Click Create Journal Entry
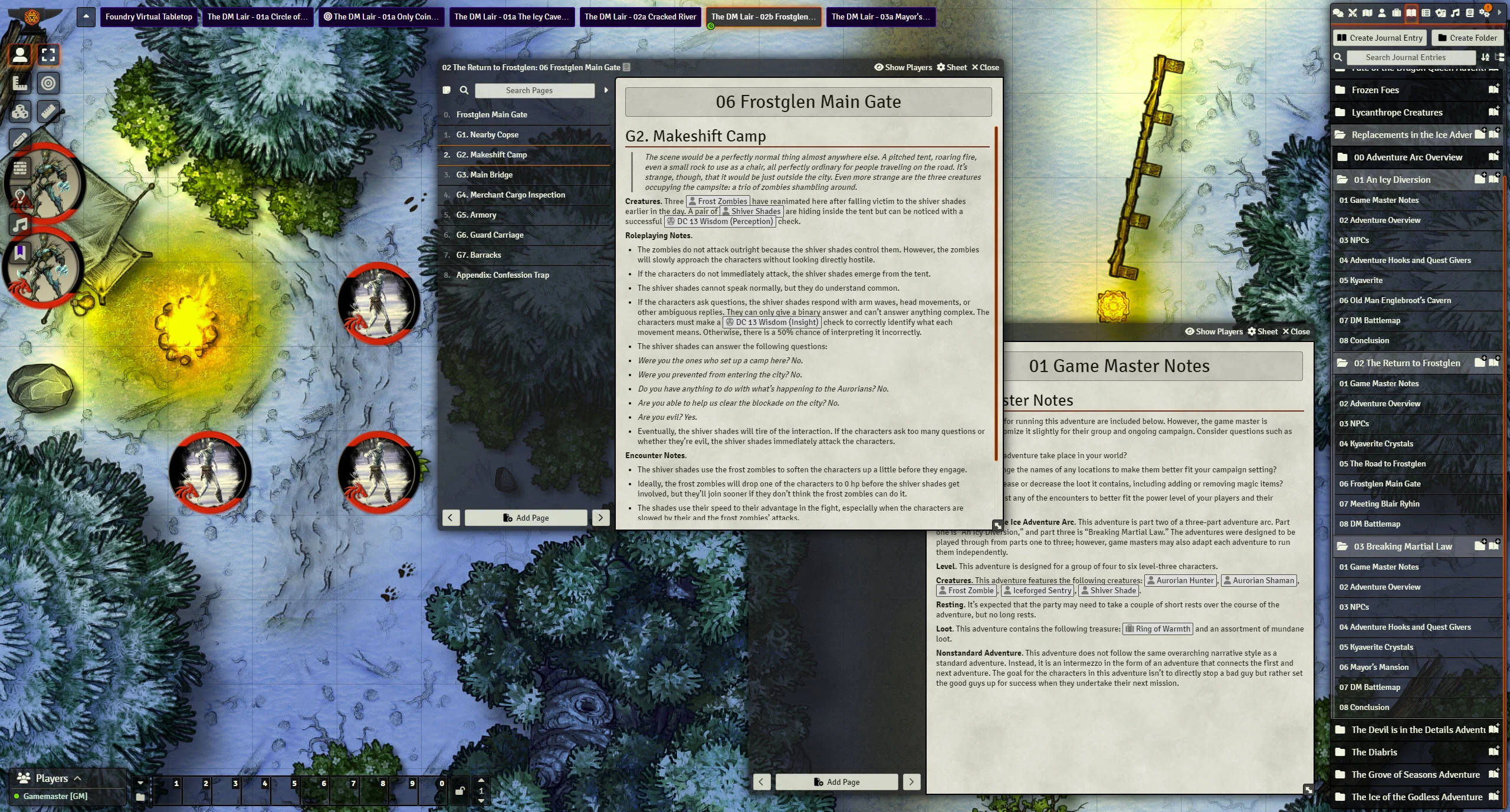Image resolution: width=1510 pixels, height=812 pixels. click(1379, 38)
